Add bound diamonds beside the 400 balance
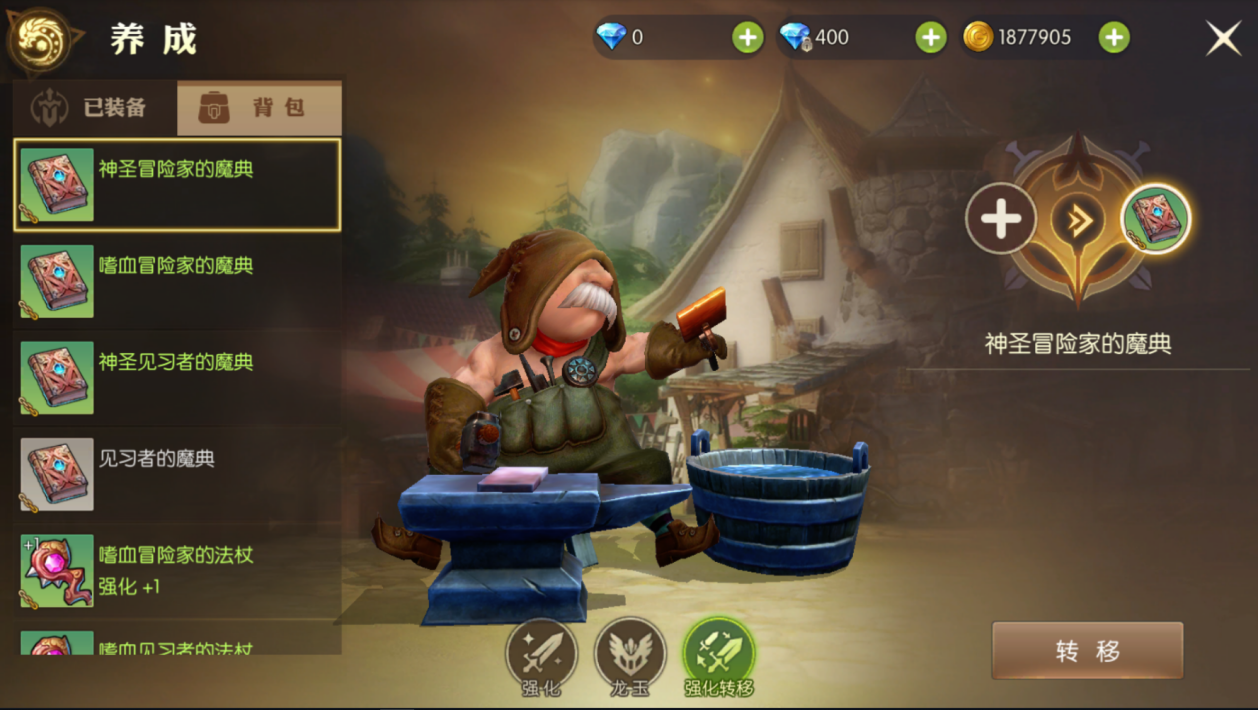Screen dimensions: 1258x710 tap(931, 38)
